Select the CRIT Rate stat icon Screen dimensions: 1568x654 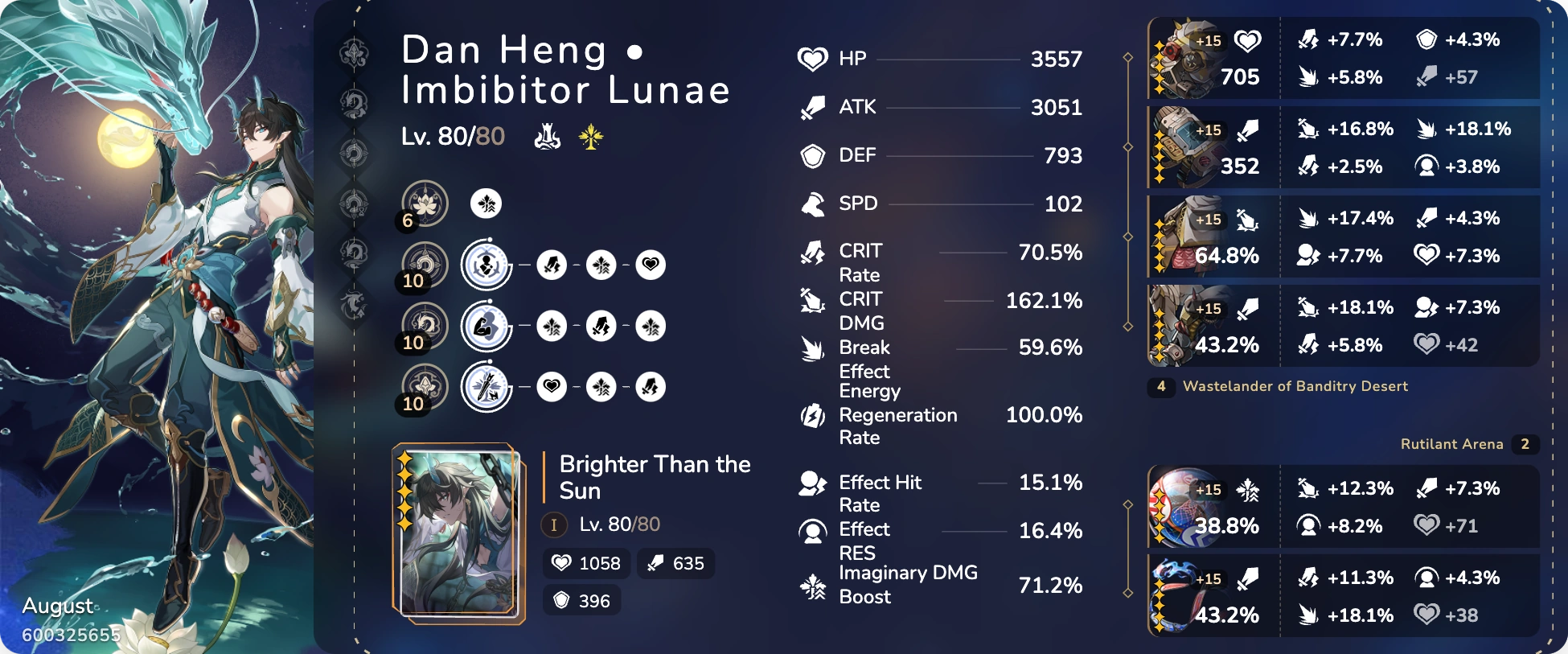[813, 252]
